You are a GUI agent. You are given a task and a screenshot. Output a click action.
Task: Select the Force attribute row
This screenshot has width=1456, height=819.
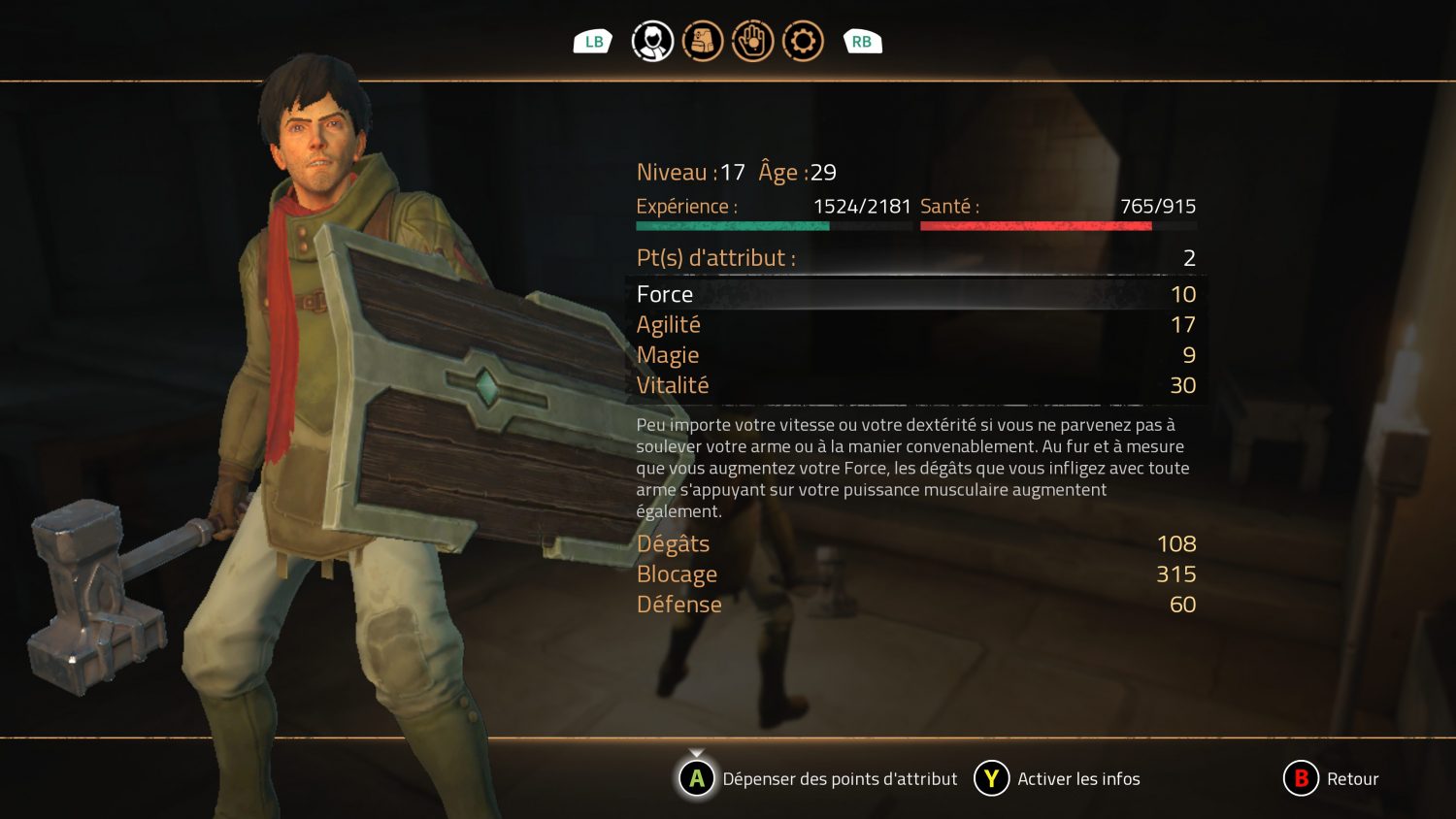click(915, 294)
